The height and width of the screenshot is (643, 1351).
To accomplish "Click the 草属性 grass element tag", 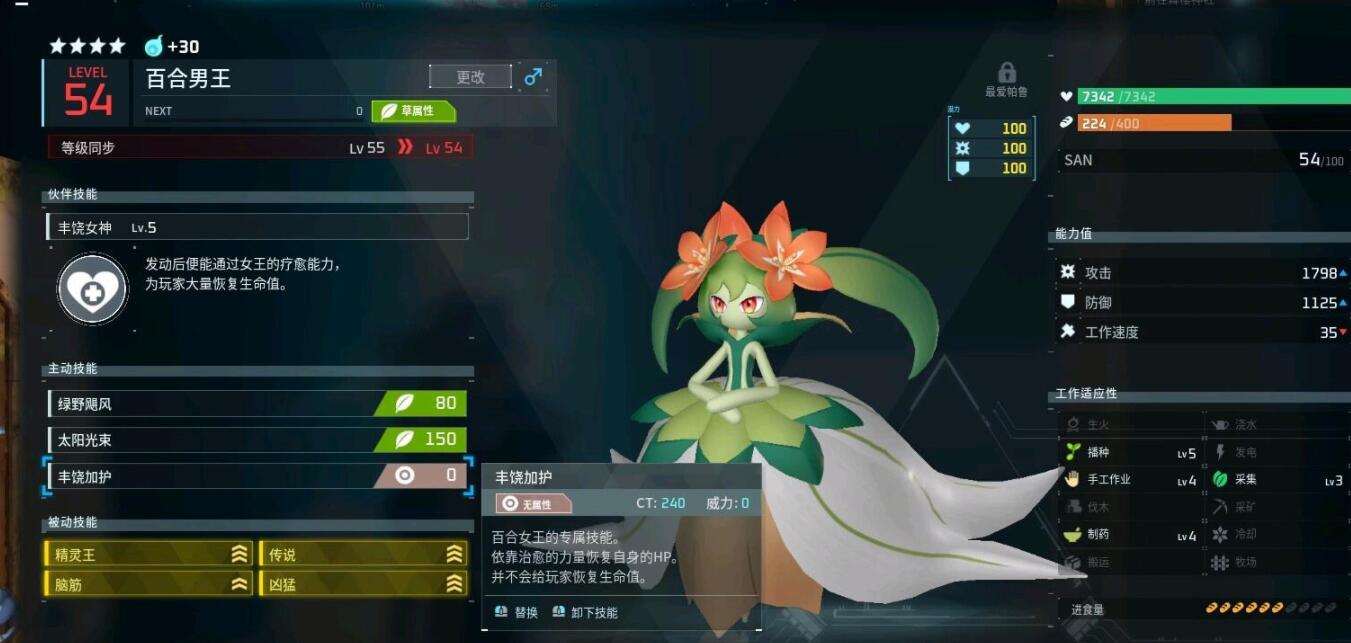I will point(413,111).
